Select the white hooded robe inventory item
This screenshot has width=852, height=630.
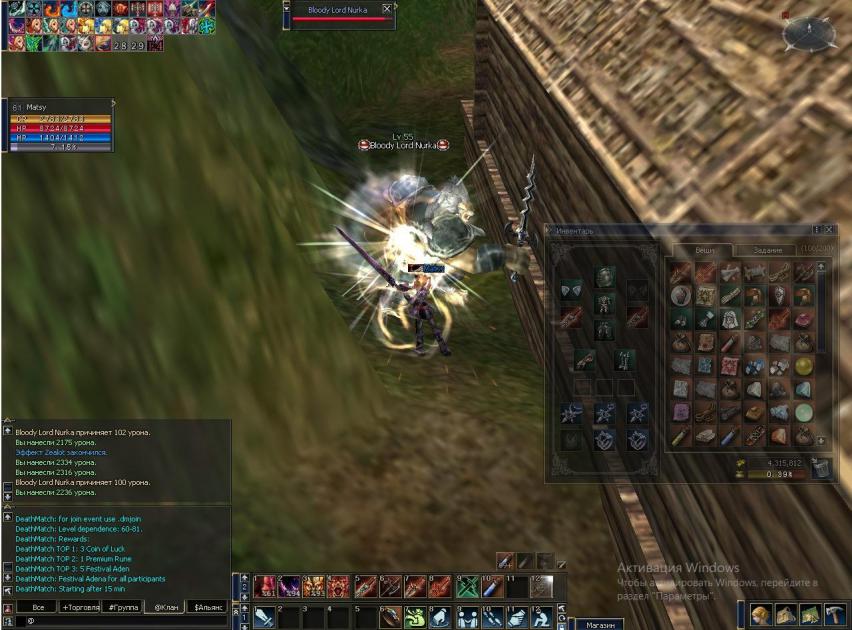coord(728,319)
